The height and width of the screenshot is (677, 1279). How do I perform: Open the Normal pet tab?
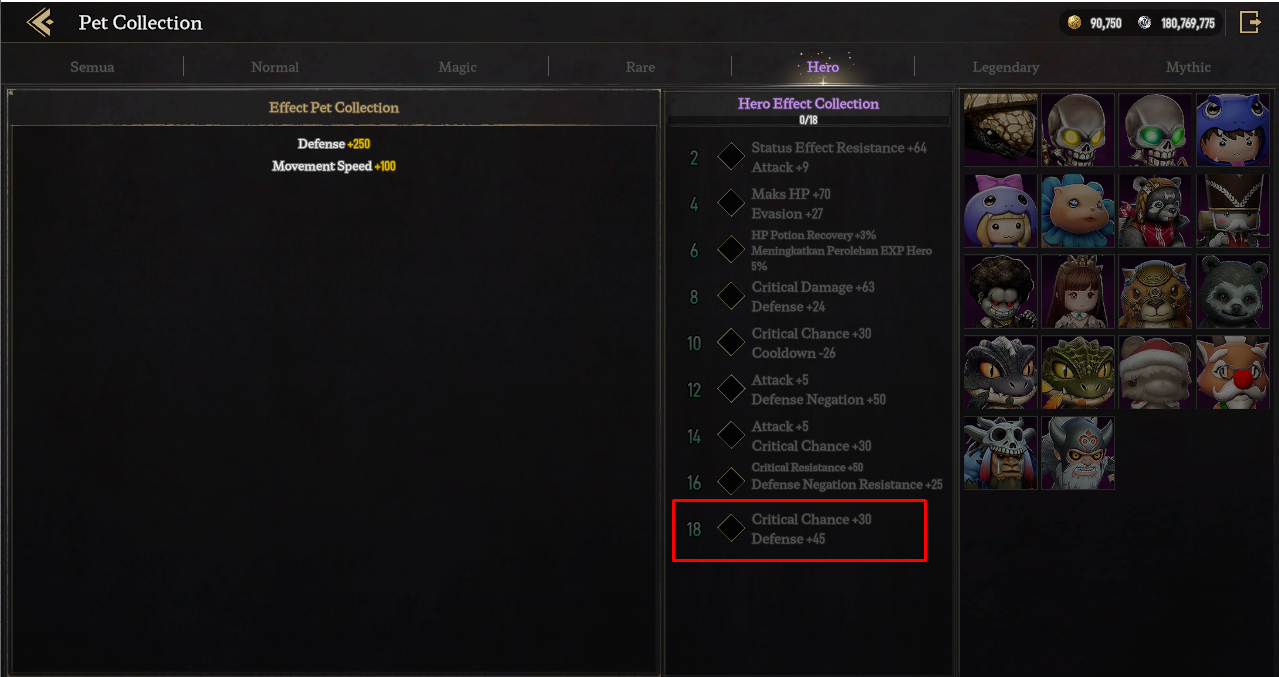tap(275, 67)
